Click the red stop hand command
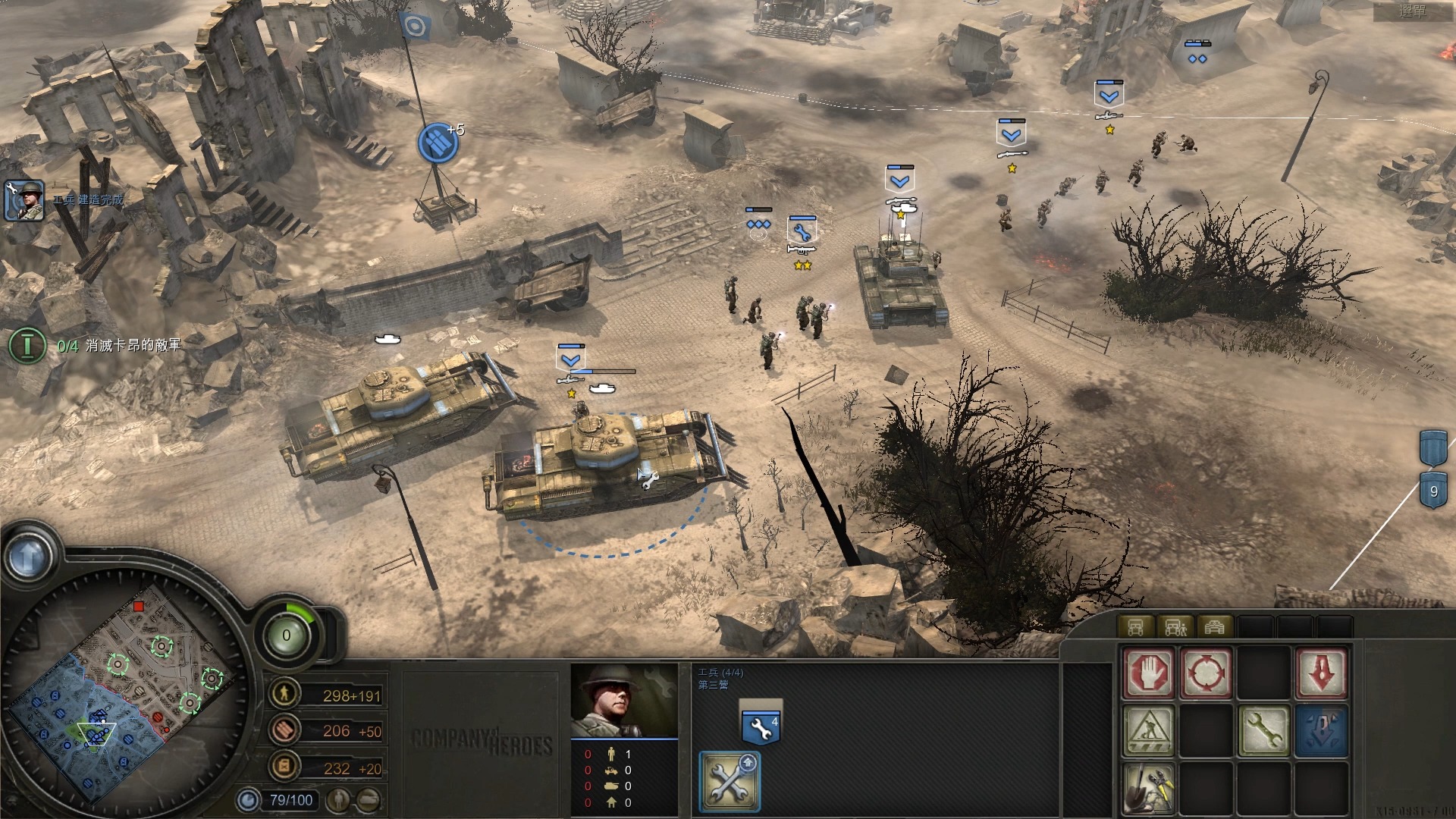Image resolution: width=1456 pixels, height=819 pixels. pyautogui.click(x=1148, y=673)
